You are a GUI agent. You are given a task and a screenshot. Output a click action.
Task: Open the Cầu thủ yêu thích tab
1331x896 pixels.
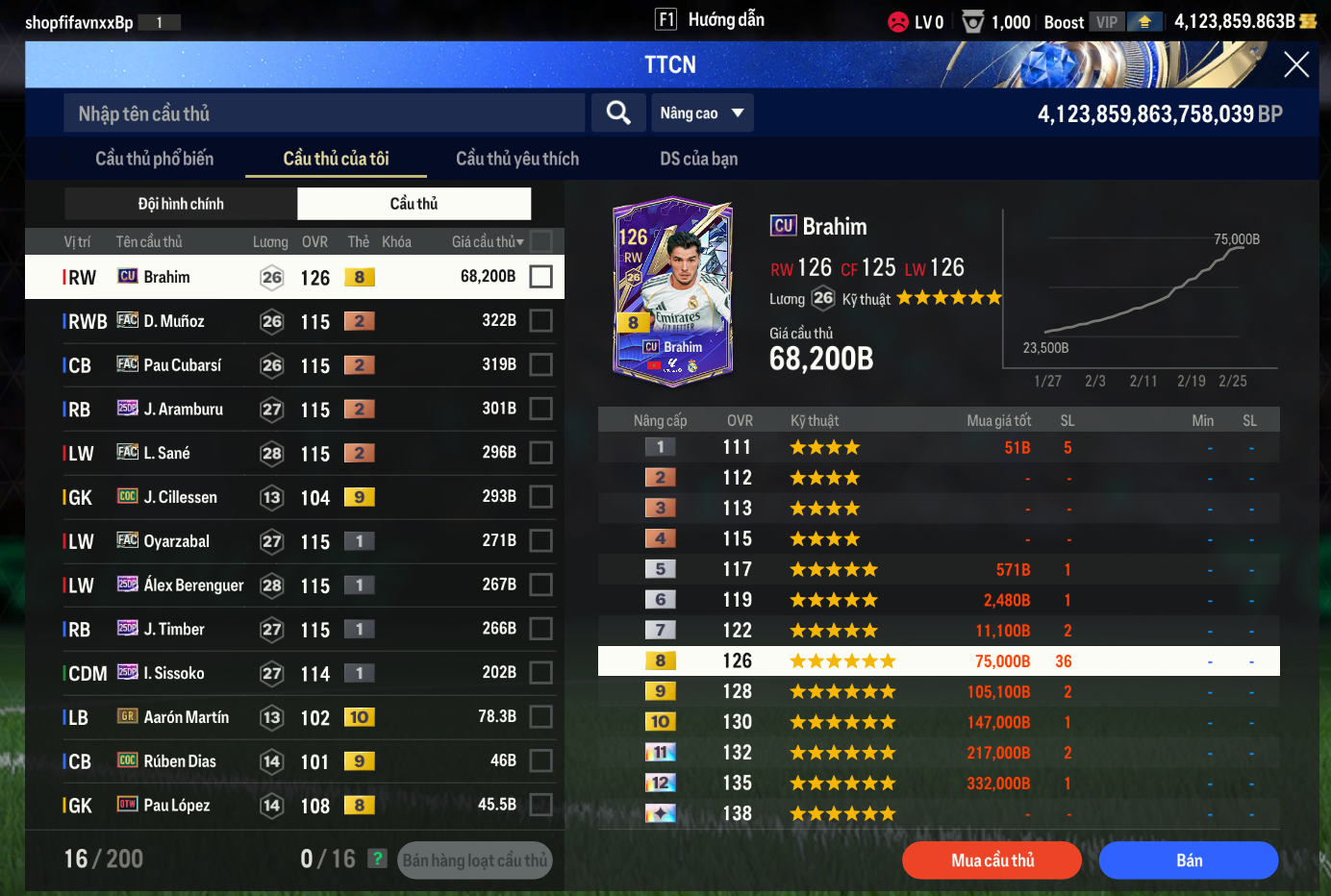pos(517,159)
